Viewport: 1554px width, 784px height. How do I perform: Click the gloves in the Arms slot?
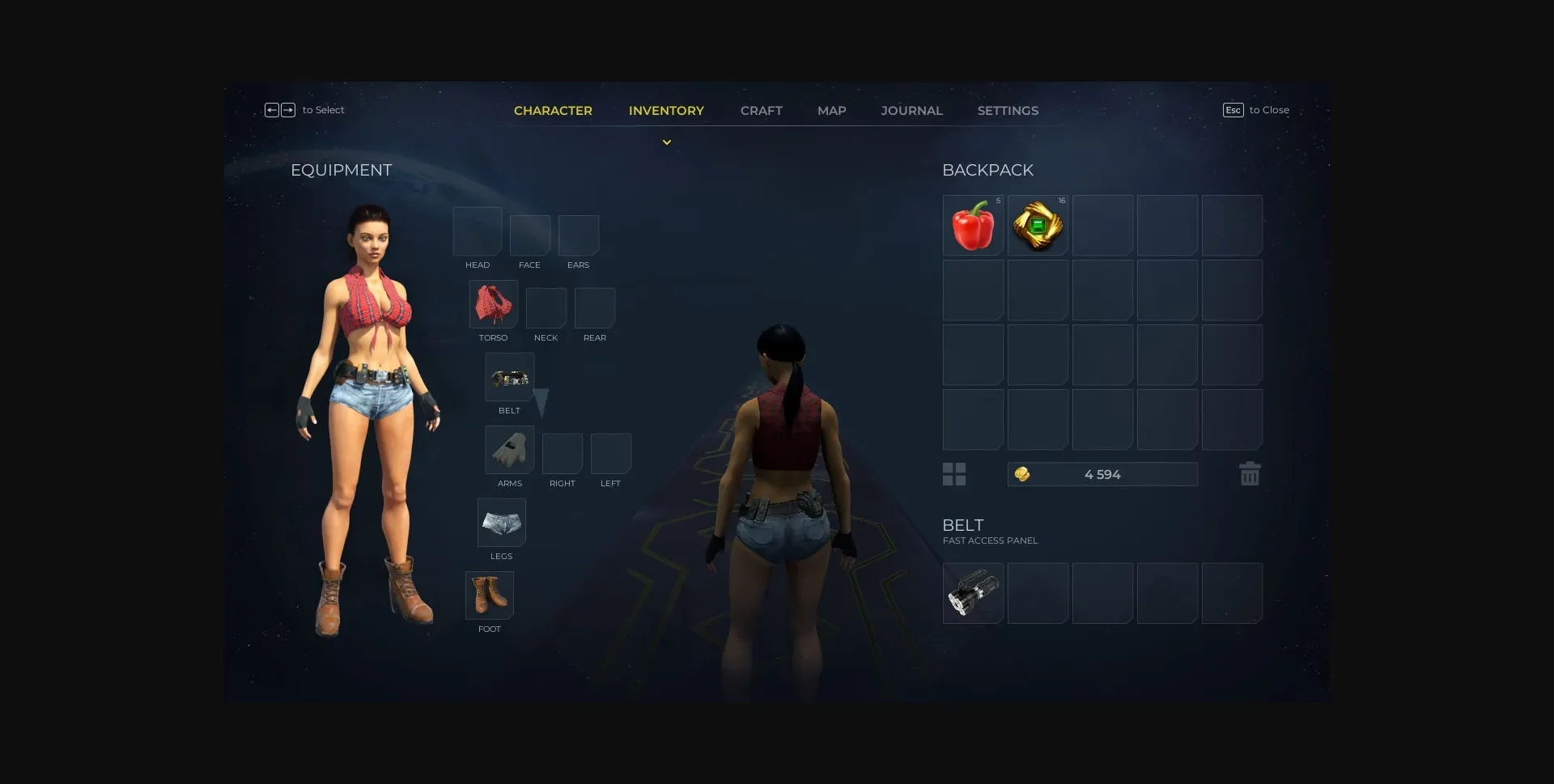[x=509, y=451]
